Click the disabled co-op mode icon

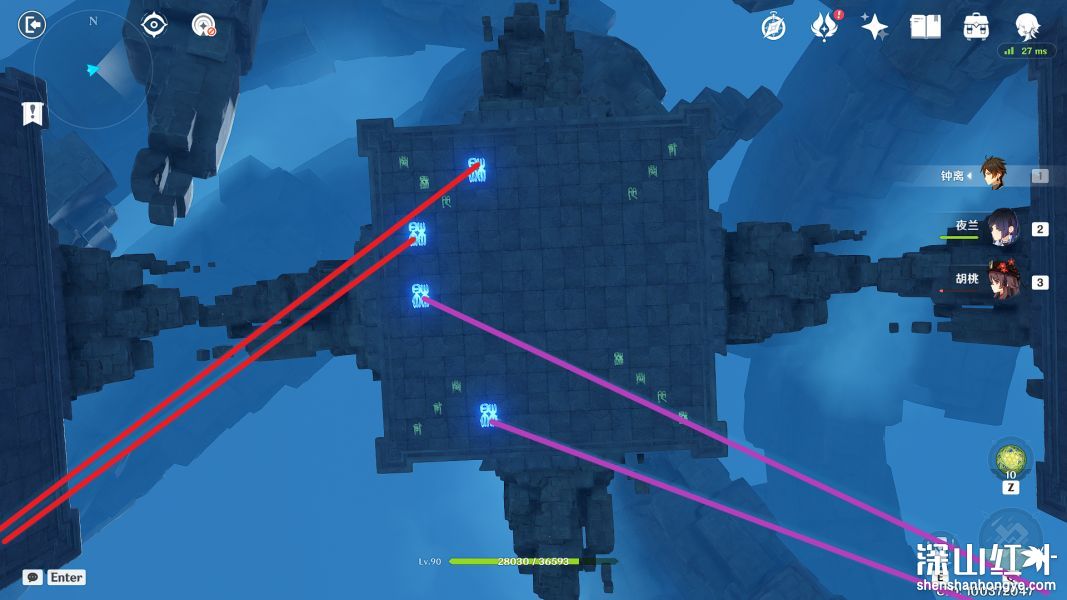204,26
